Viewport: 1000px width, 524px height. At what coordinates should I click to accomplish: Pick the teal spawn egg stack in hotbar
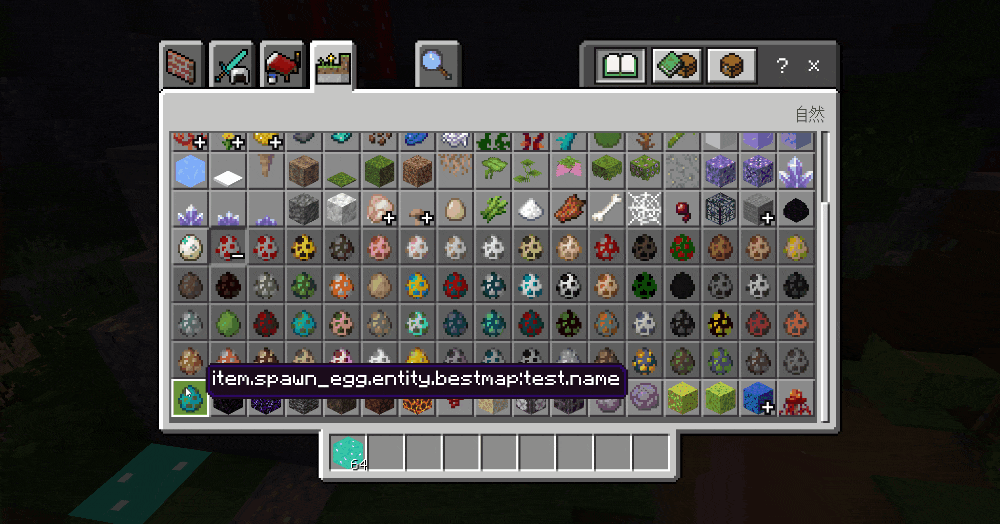click(349, 452)
